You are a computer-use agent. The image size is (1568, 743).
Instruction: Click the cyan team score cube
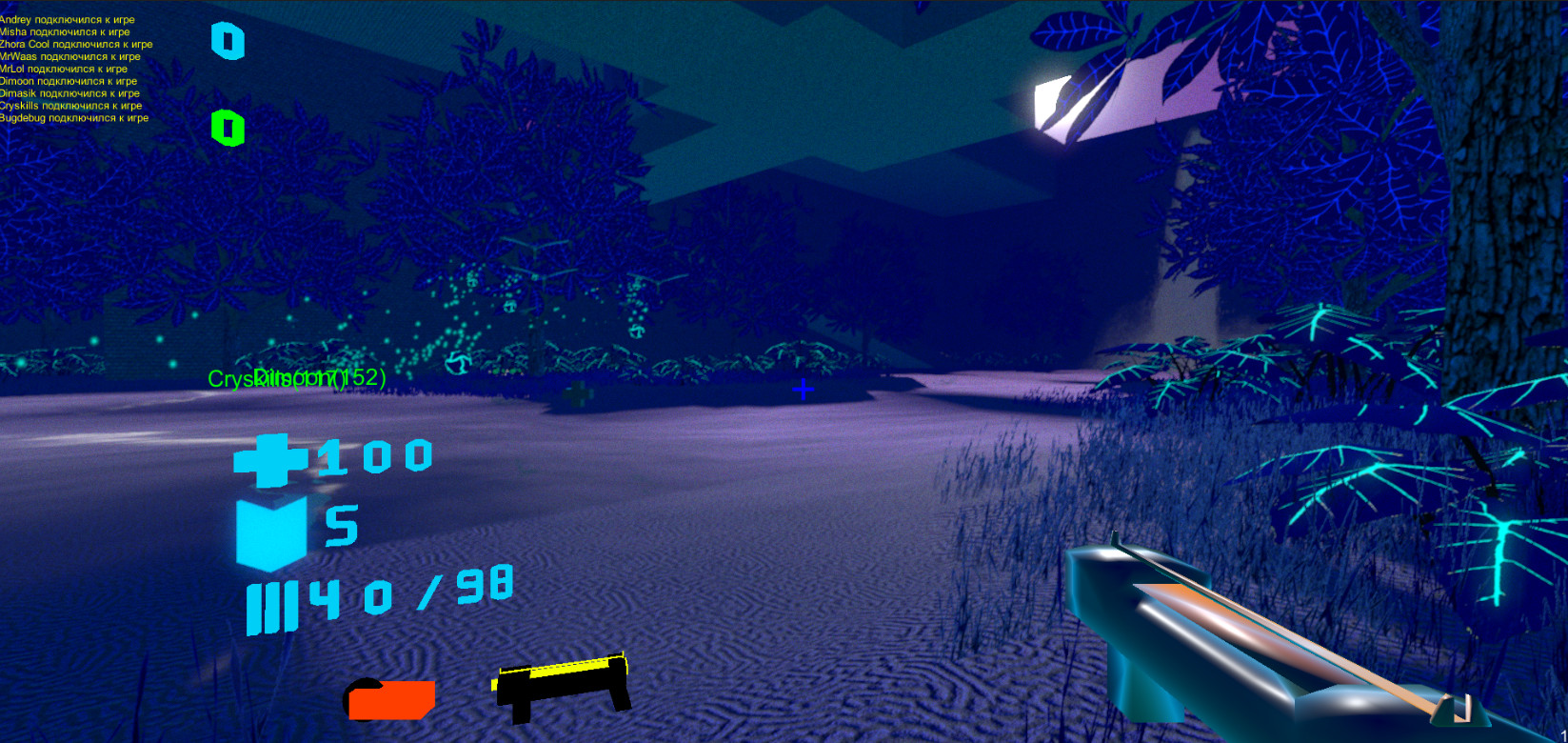(227, 42)
